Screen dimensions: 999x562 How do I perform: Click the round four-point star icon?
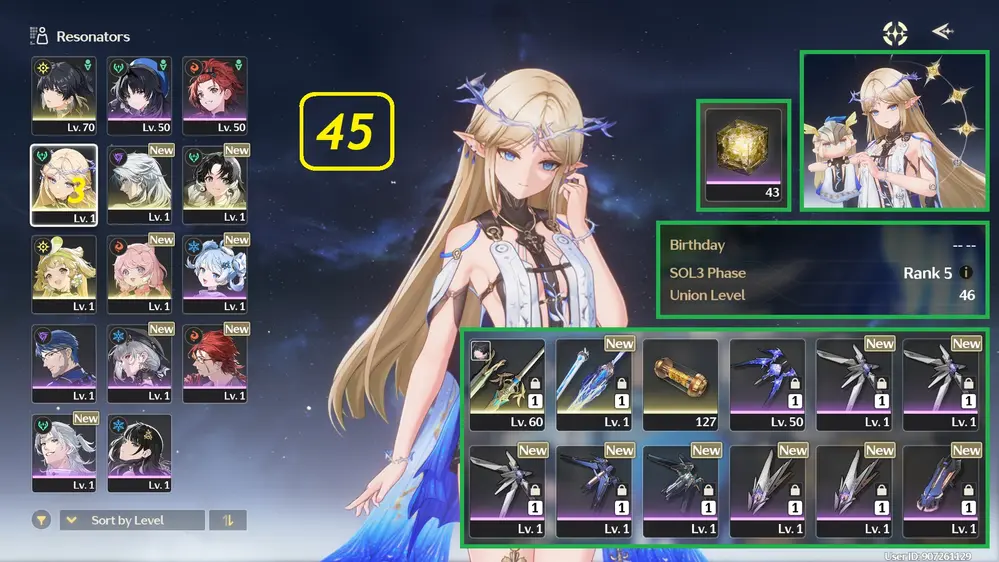(x=894, y=33)
